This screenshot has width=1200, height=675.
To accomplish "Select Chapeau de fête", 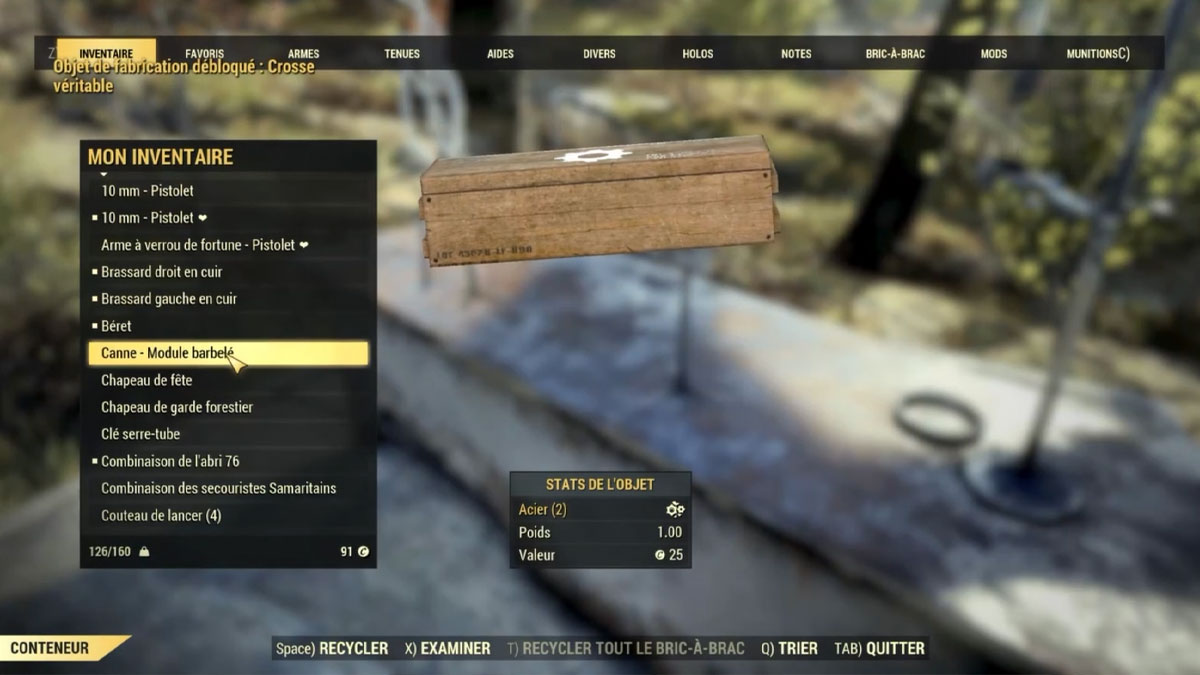I will click(147, 380).
